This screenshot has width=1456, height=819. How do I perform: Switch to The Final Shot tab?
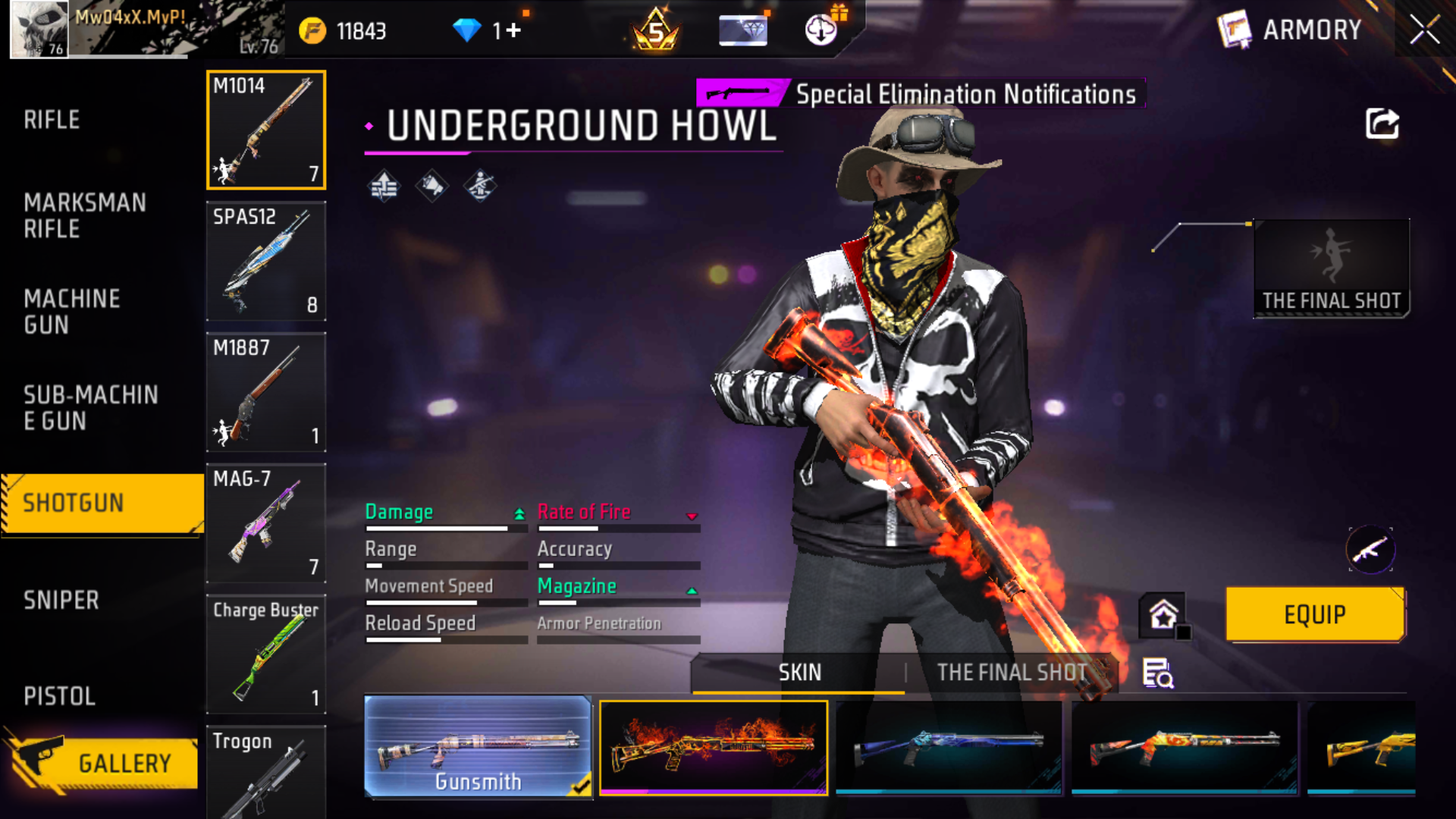click(1012, 673)
